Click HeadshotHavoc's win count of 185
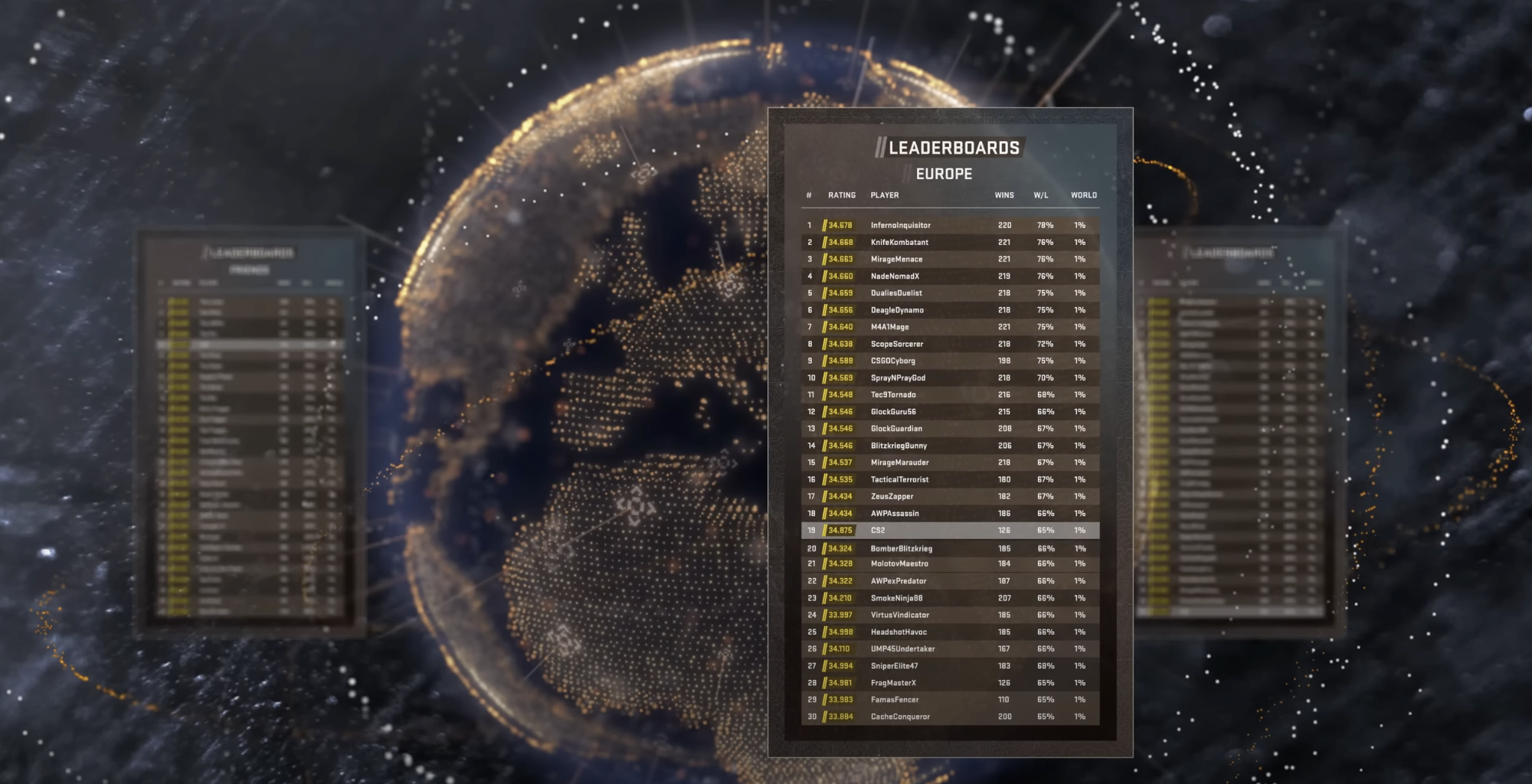 coord(1003,631)
